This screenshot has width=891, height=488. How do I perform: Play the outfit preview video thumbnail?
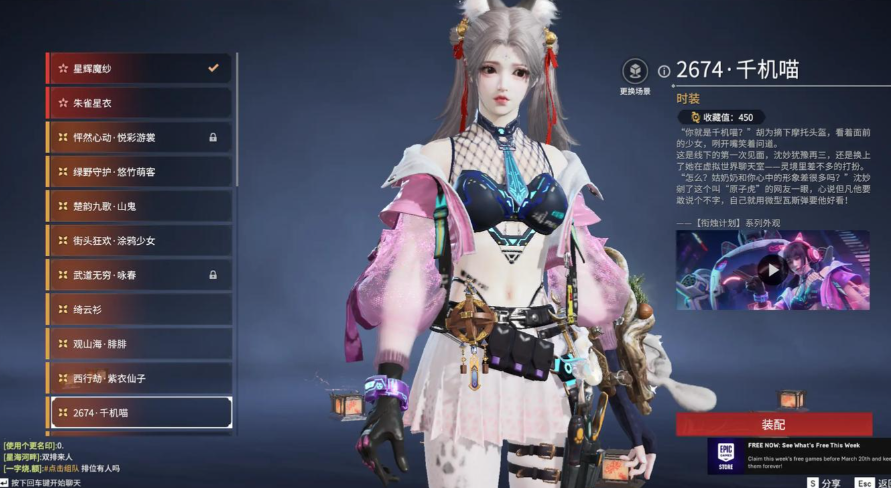click(x=771, y=268)
